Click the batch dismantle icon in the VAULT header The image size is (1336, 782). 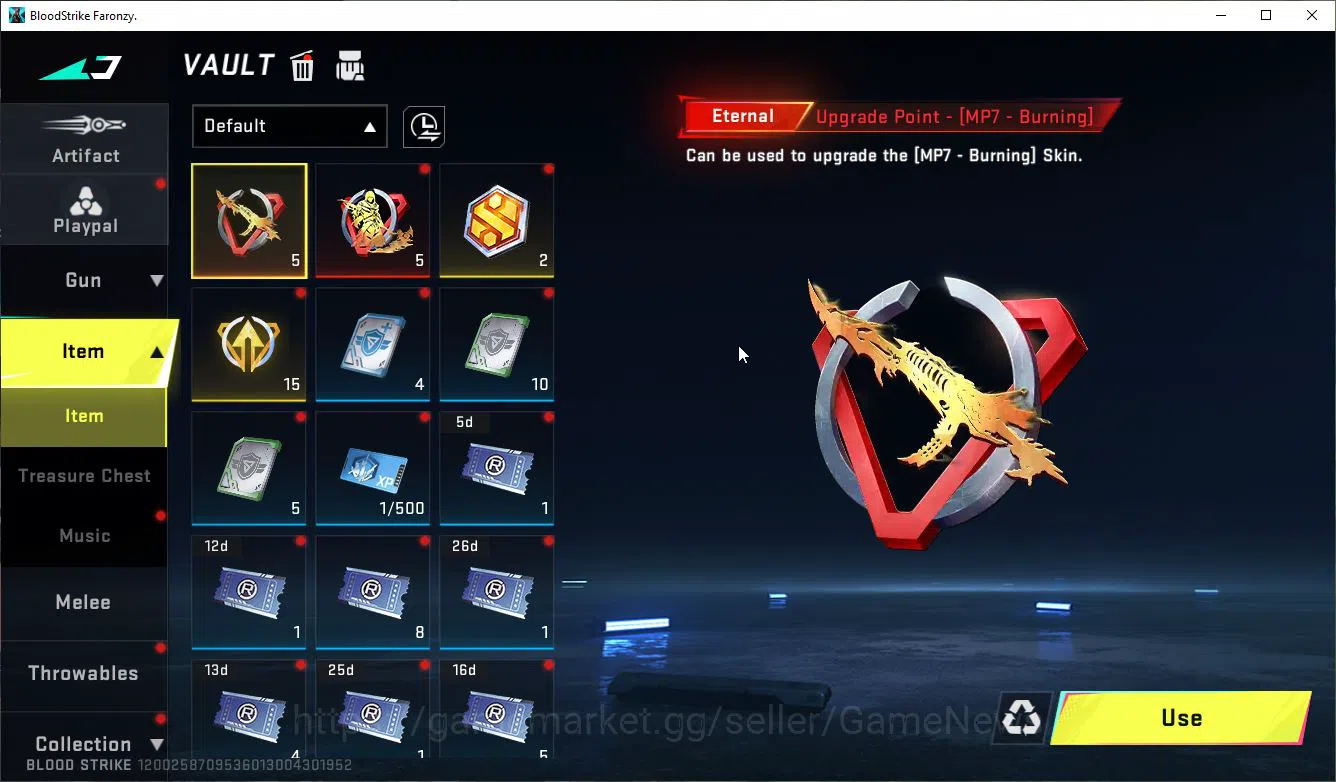(349, 65)
